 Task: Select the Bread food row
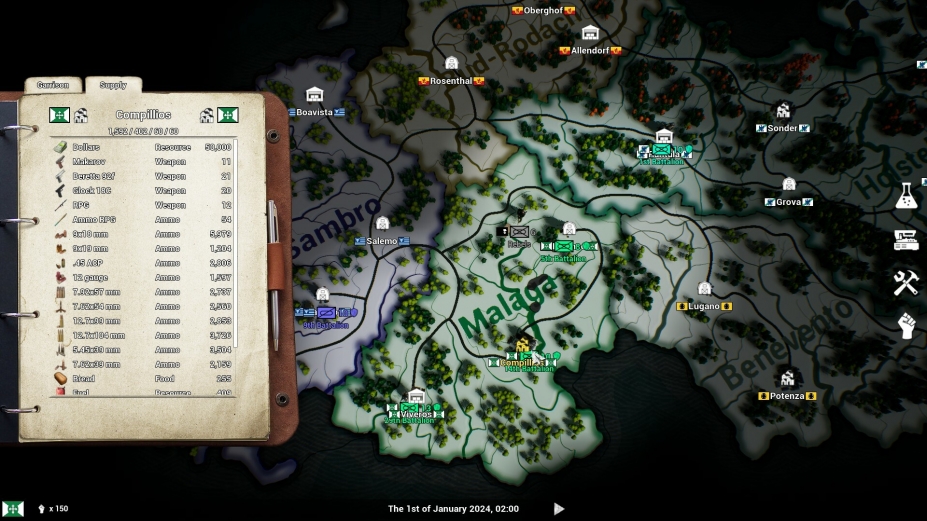click(143, 379)
